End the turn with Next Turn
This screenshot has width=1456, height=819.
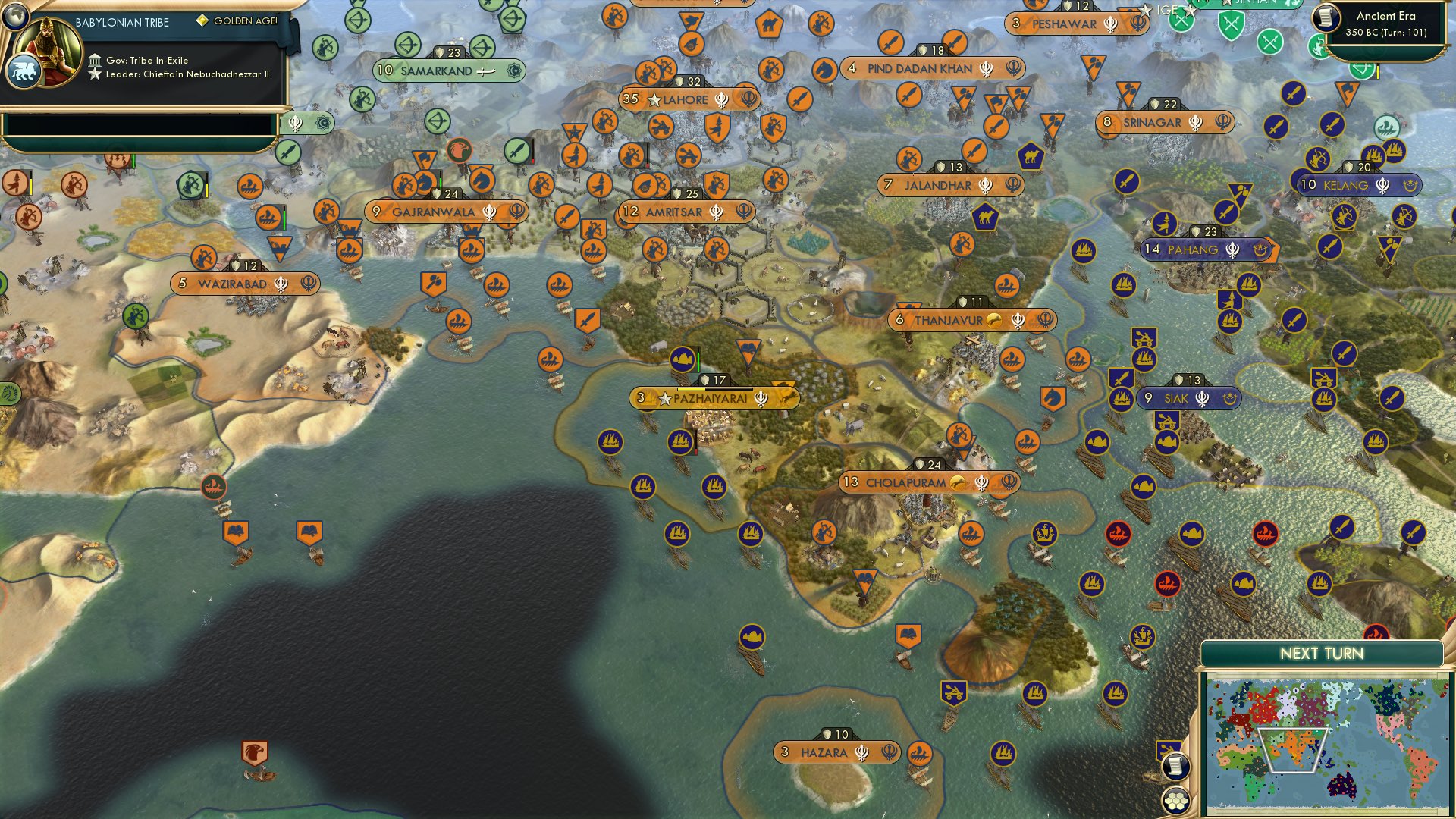1321,654
